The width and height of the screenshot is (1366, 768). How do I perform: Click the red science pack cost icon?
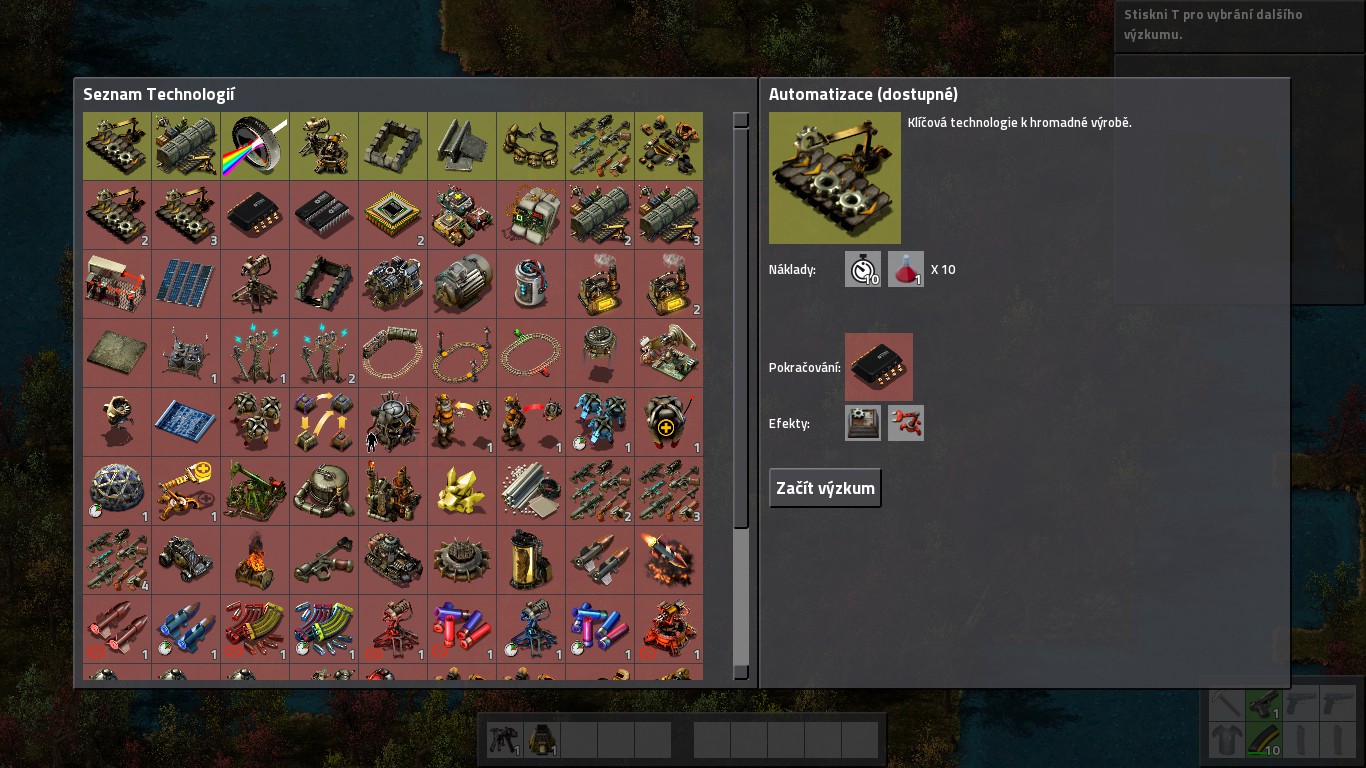(906, 269)
